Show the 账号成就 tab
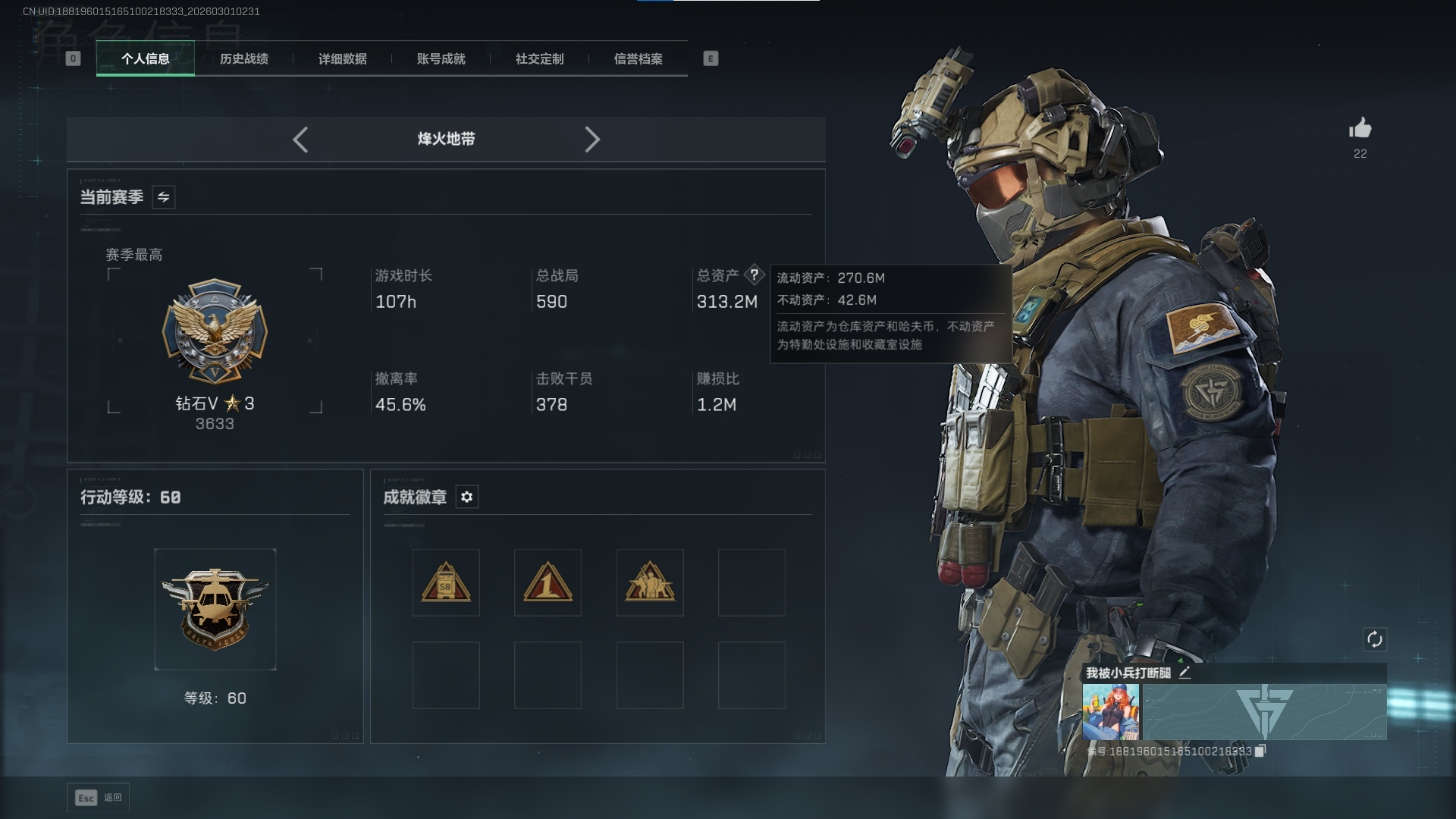 pos(441,58)
